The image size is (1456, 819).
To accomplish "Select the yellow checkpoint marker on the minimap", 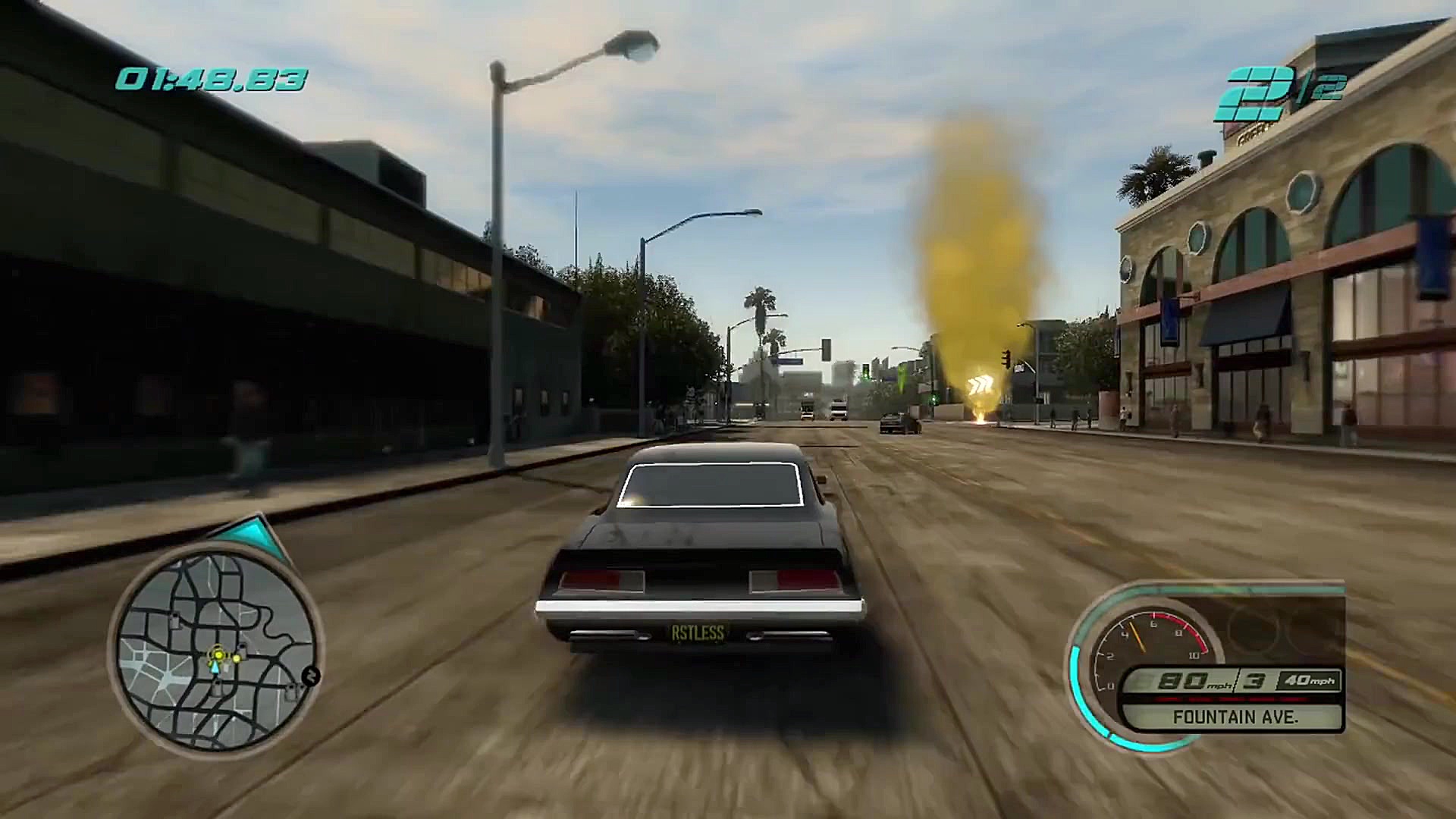I will click(x=218, y=654).
